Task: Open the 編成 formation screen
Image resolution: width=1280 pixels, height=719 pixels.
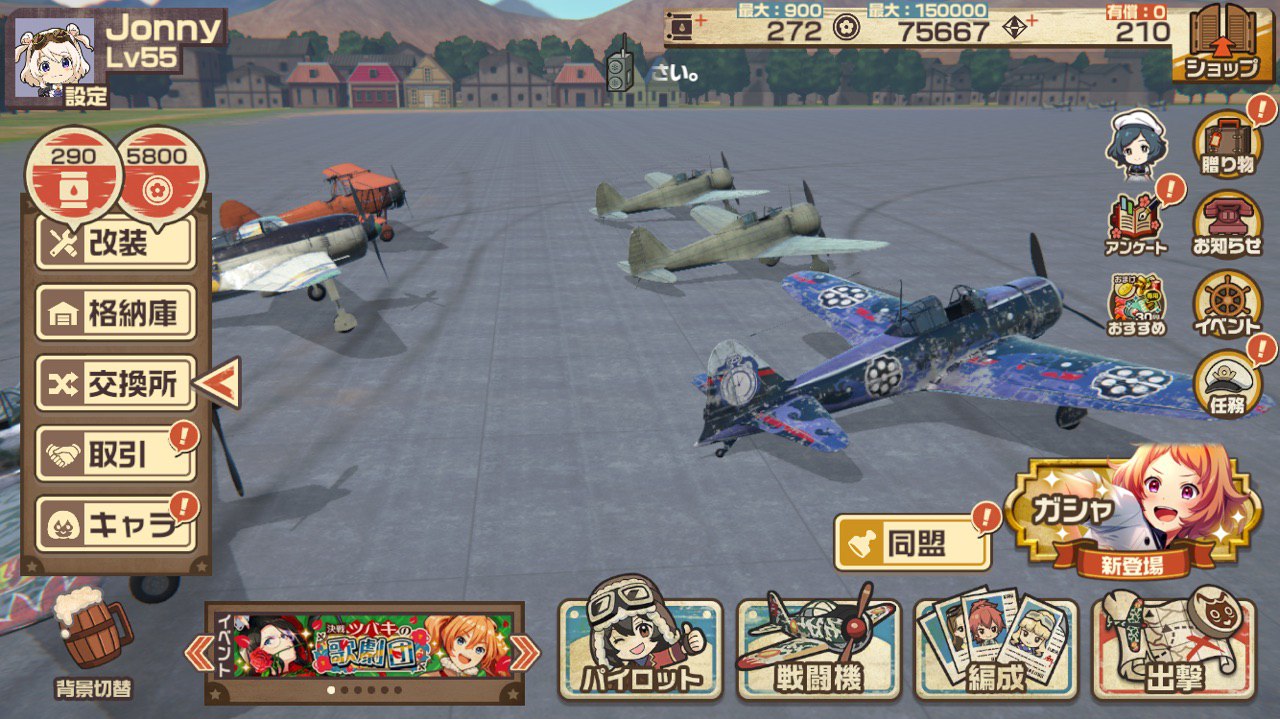Action: click(996, 648)
